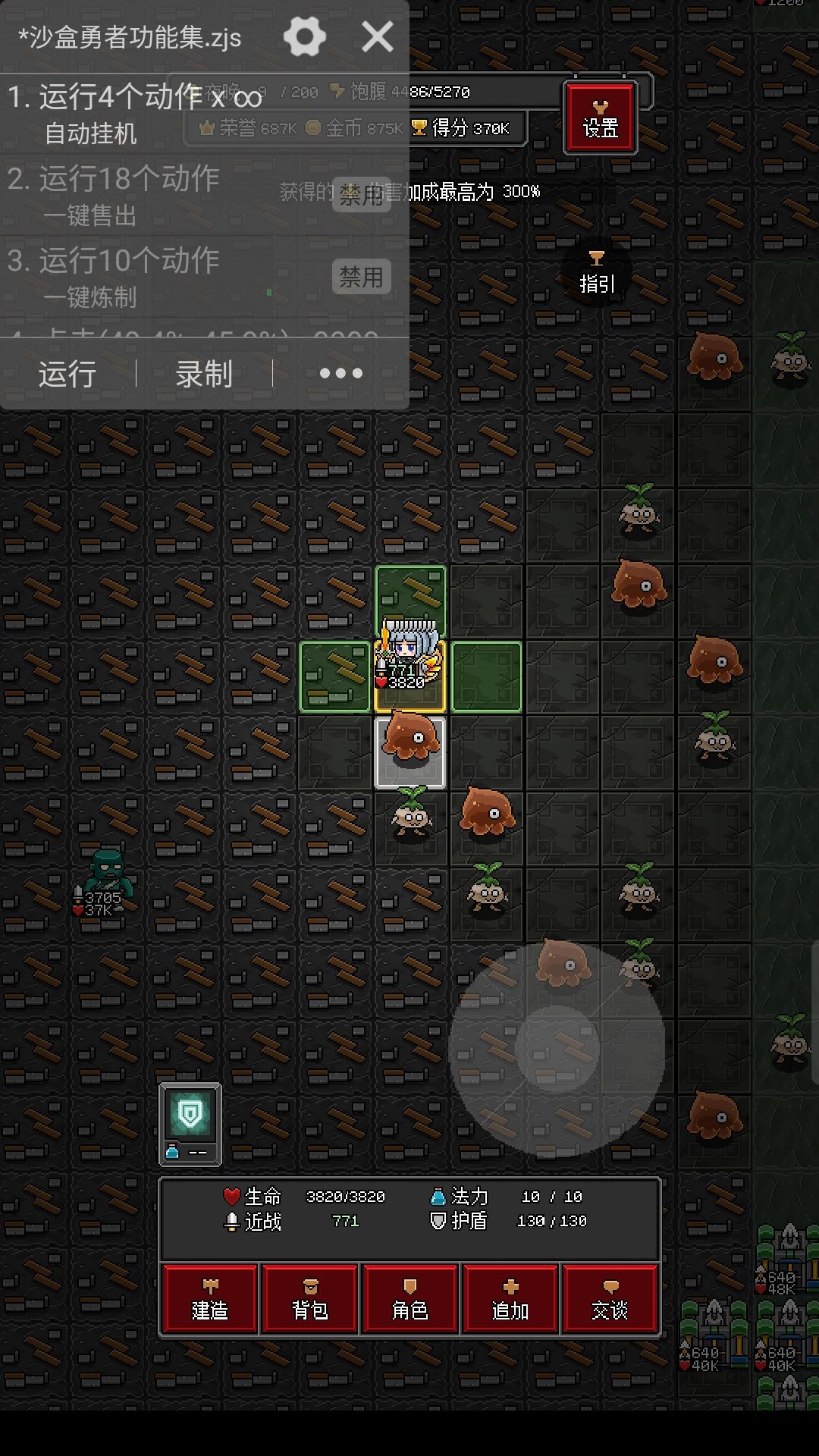Open the 背包 backpack inventory

[310, 1298]
